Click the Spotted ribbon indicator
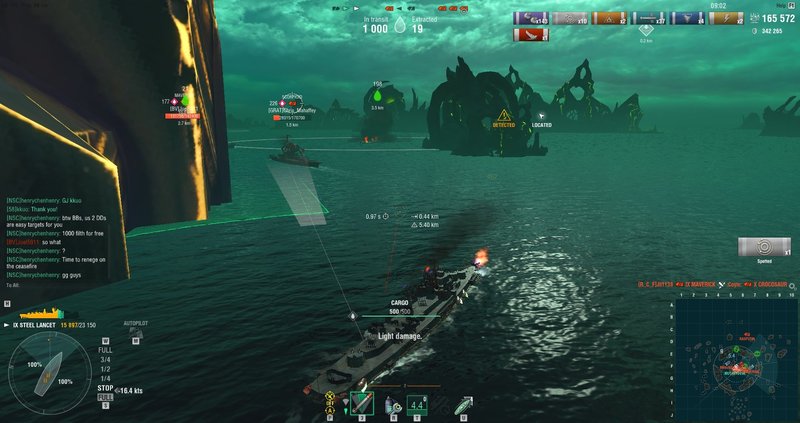Viewport: 800px width, 423px height. coord(764,247)
